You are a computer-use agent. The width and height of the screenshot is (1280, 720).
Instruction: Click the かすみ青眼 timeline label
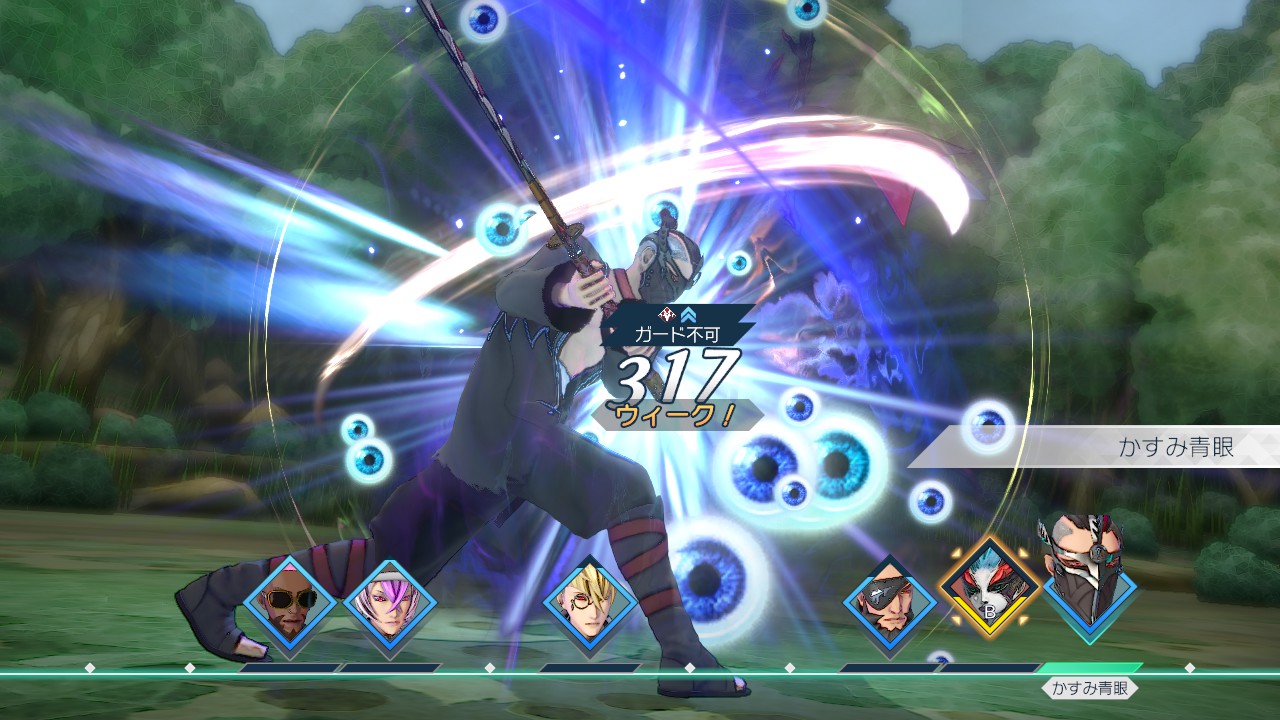coord(1090,688)
